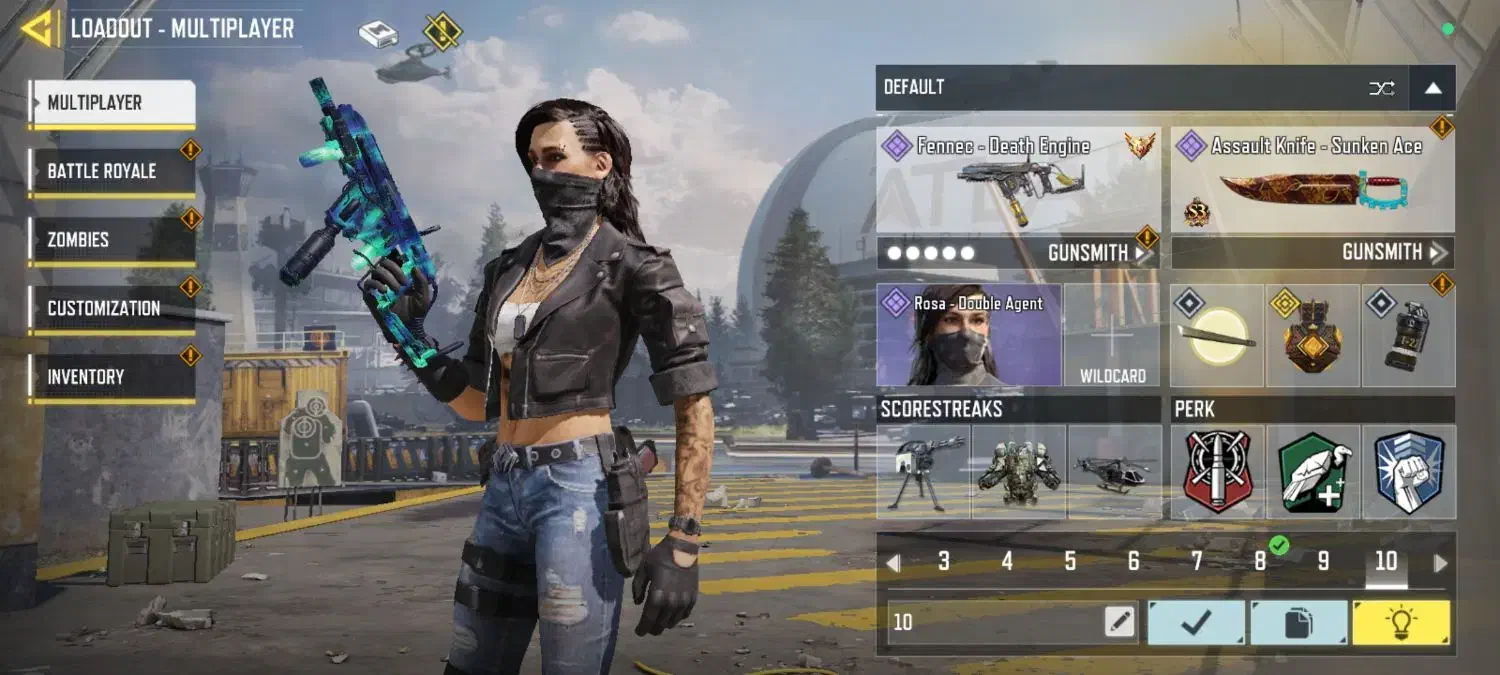The width and height of the screenshot is (1500, 675).
Task: Select the Customization tab
Action: pos(112,308)
